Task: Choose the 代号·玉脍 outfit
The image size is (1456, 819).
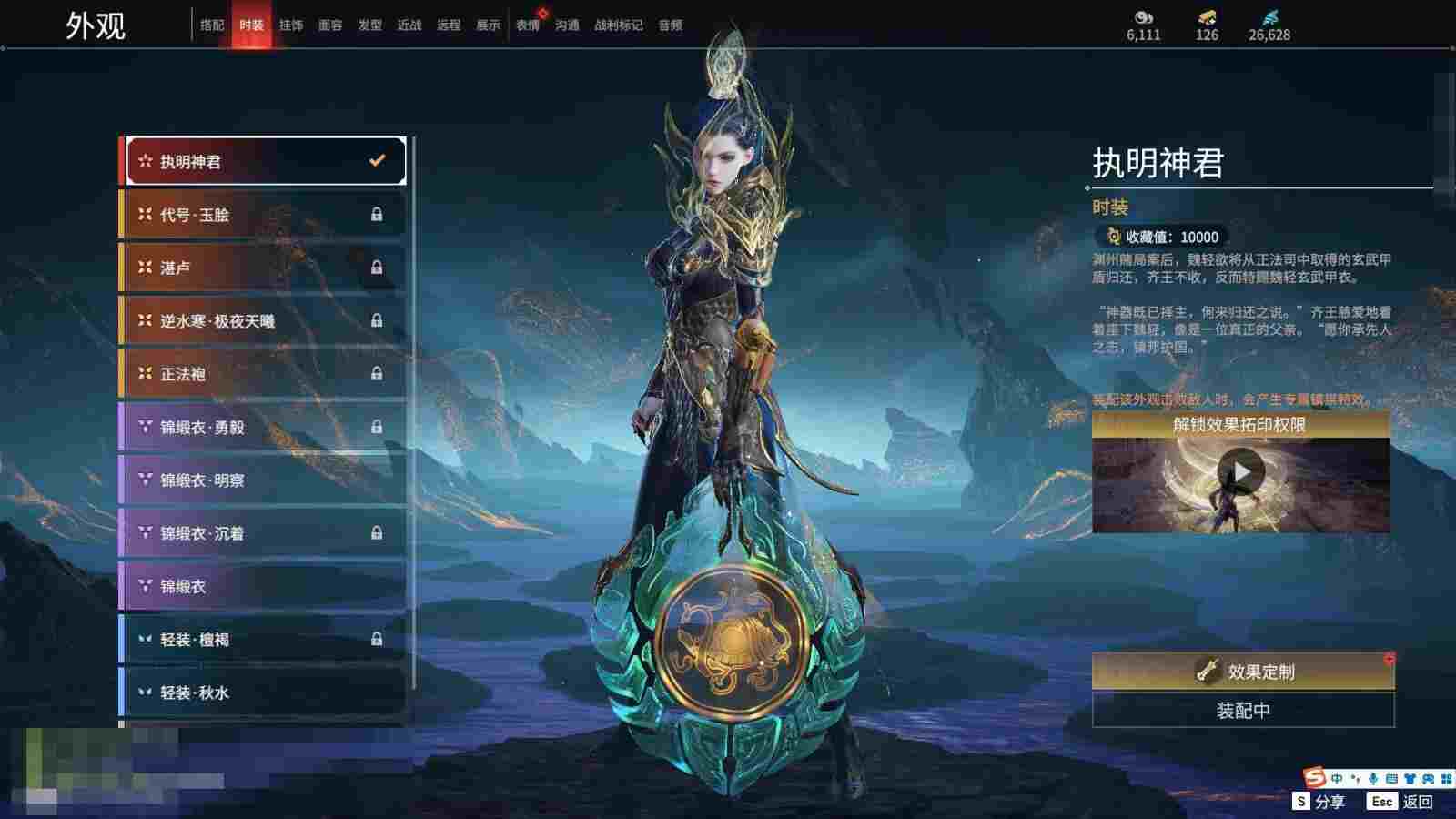Action: click(264, 215)
